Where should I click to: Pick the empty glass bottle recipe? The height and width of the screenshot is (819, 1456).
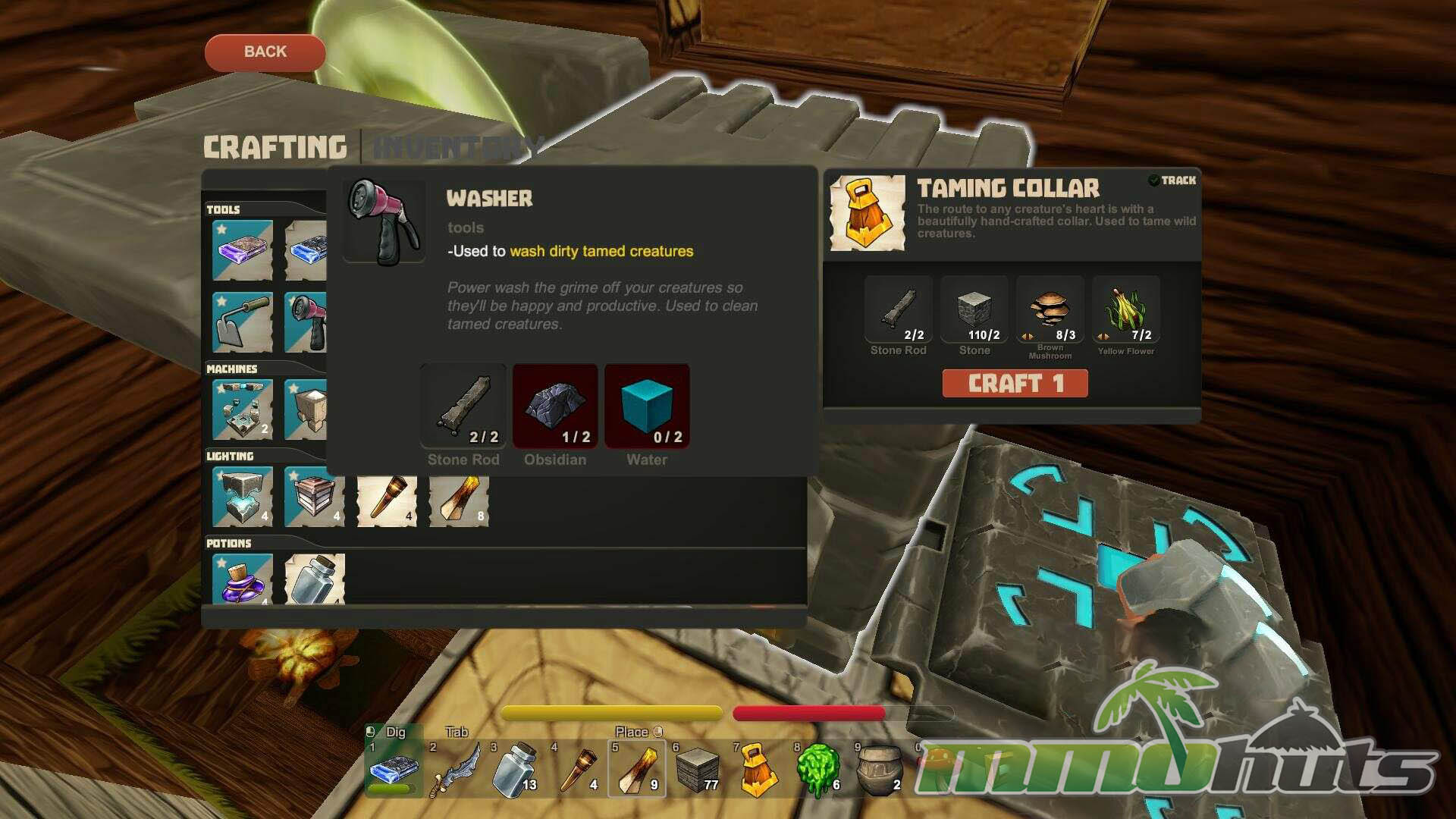315,579
